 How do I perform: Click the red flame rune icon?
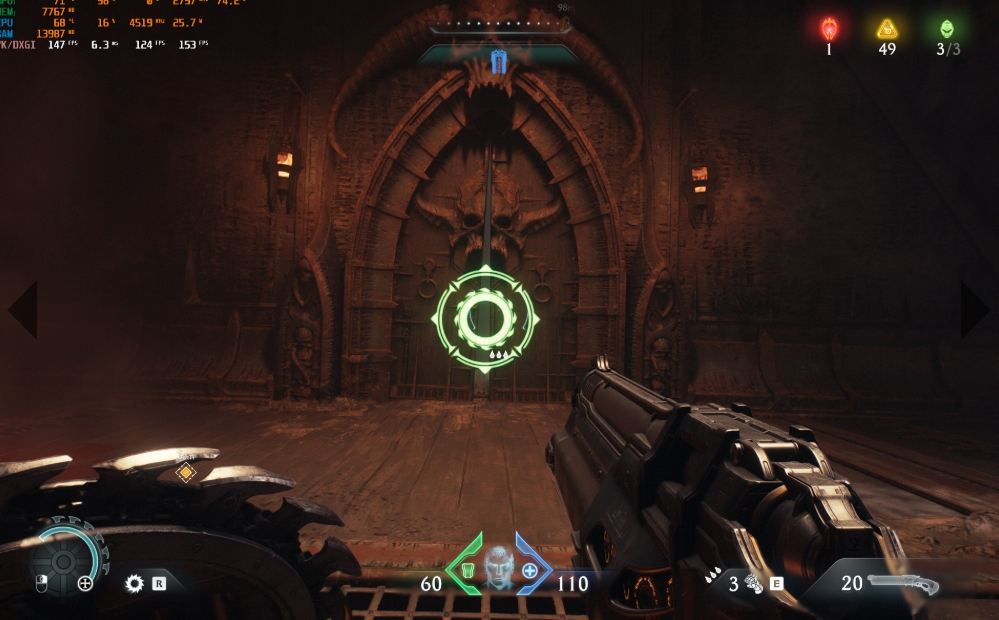[x=828, y=29]
